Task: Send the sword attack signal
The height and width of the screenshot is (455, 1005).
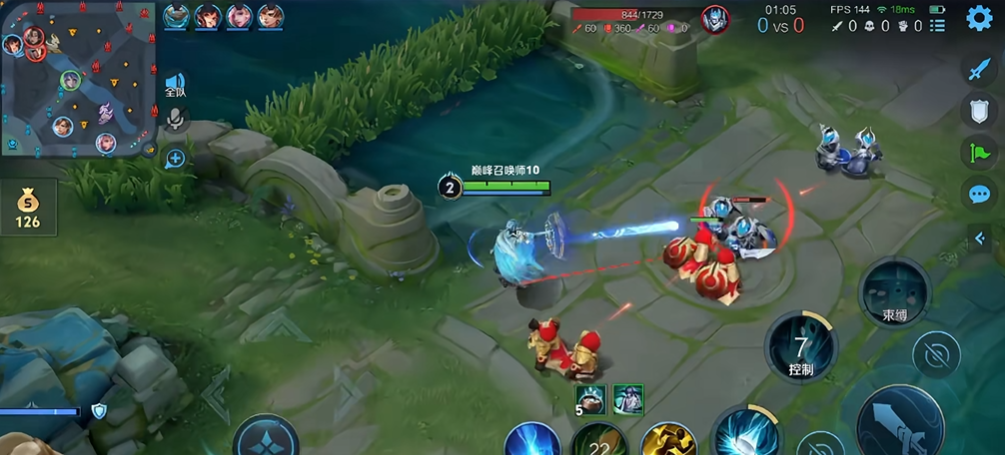Action: pos(979,69)
